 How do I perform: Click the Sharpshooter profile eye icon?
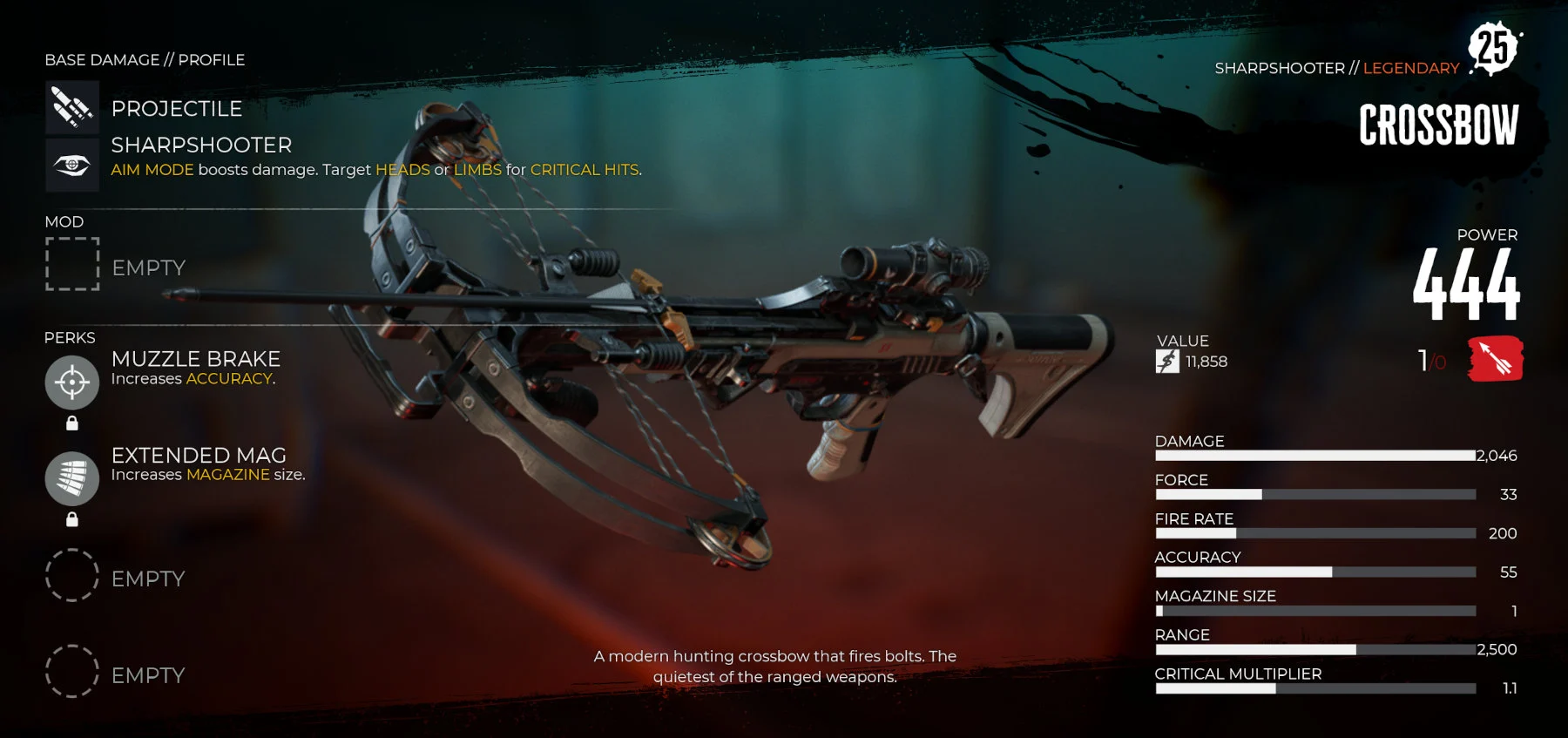[x=72, y=164]
